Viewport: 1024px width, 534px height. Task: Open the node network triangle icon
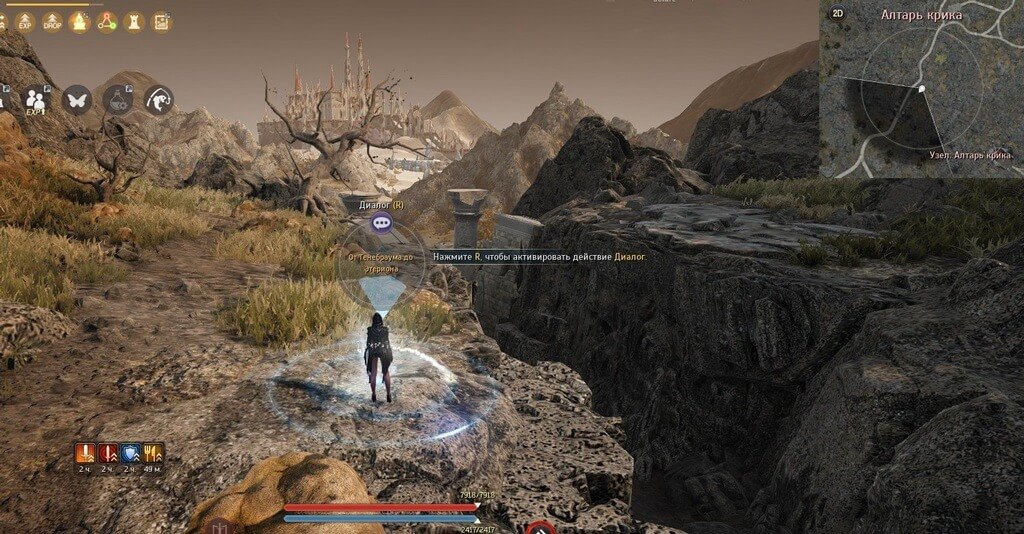point(106,22)
